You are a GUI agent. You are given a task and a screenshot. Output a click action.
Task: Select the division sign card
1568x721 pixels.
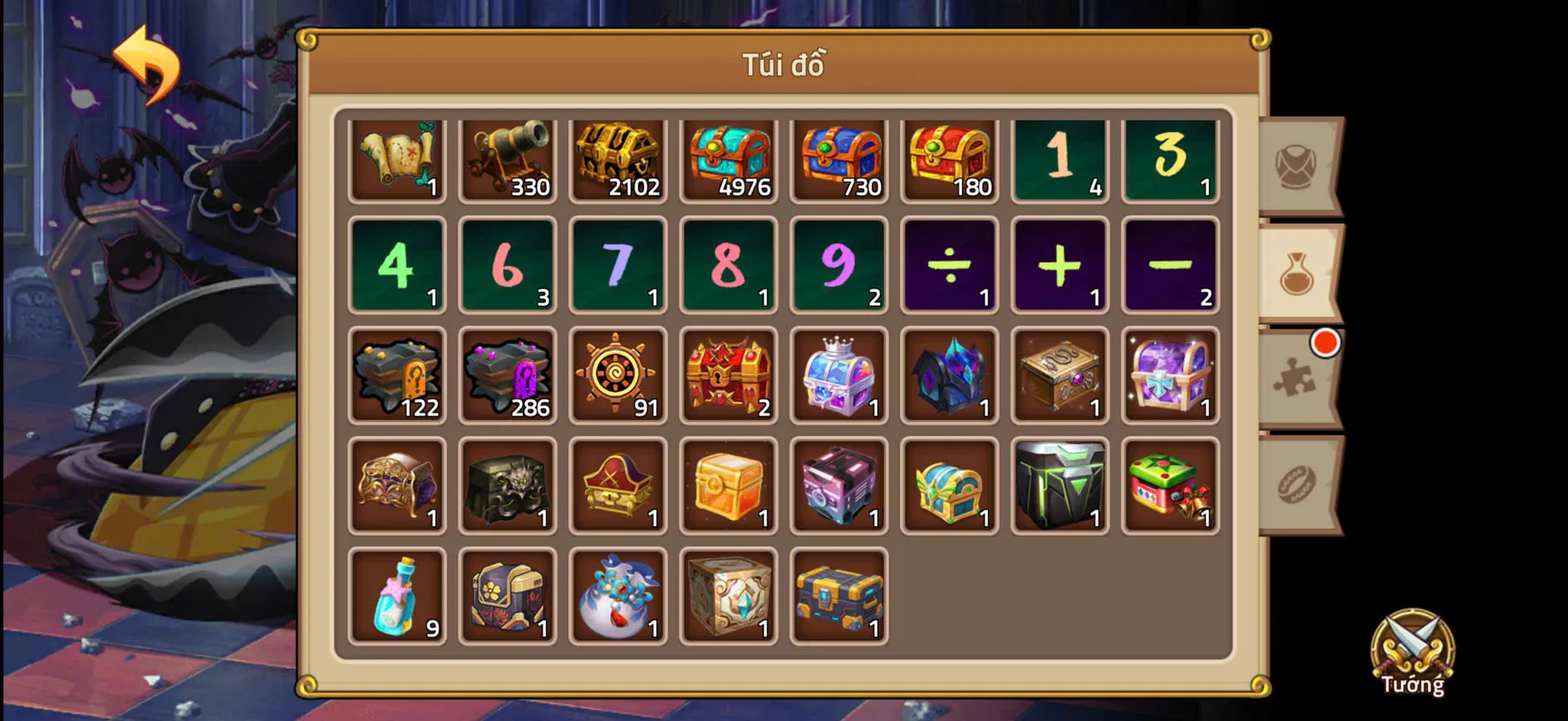tap(949, 266)
